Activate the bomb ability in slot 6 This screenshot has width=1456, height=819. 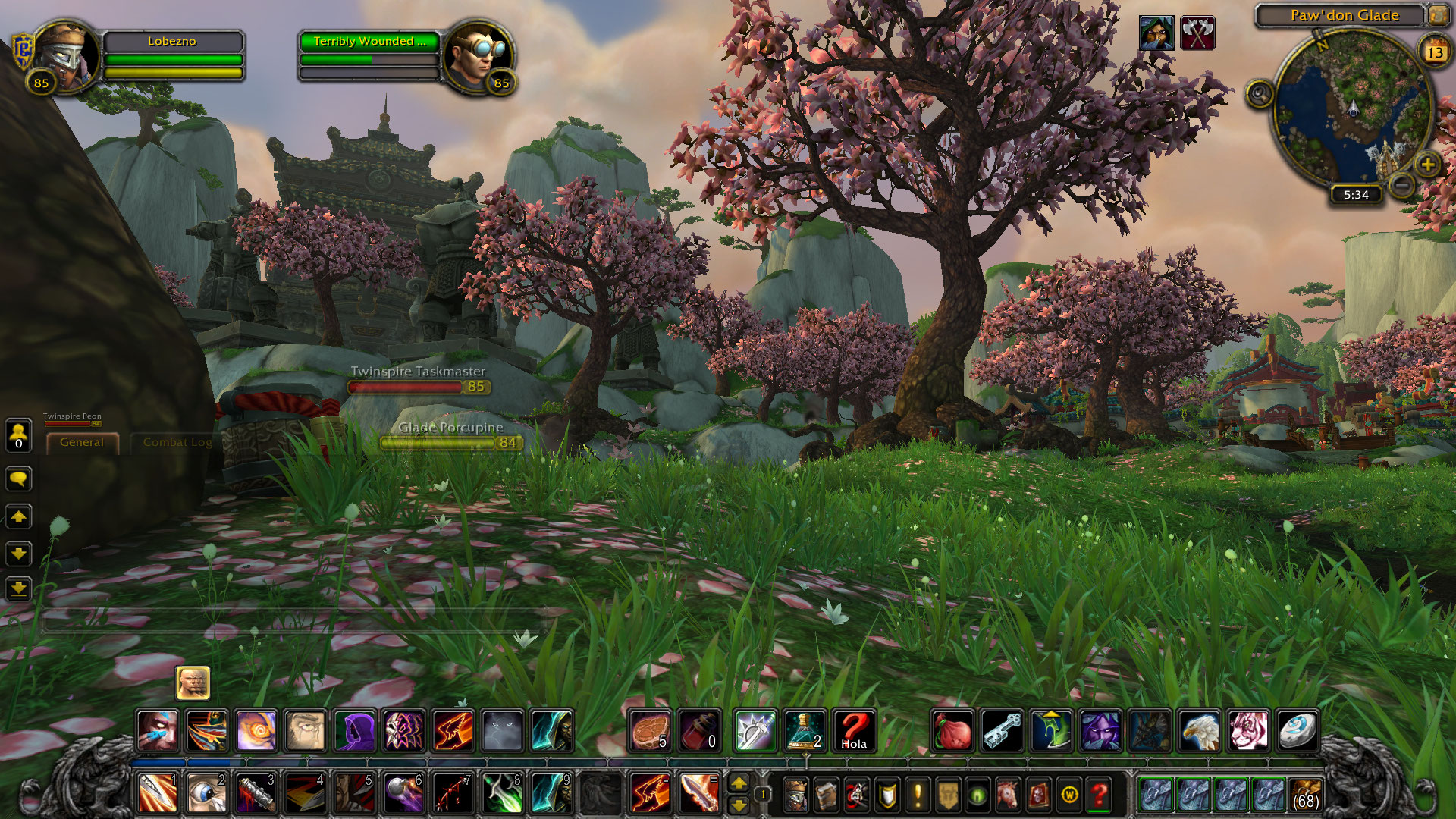403,795
